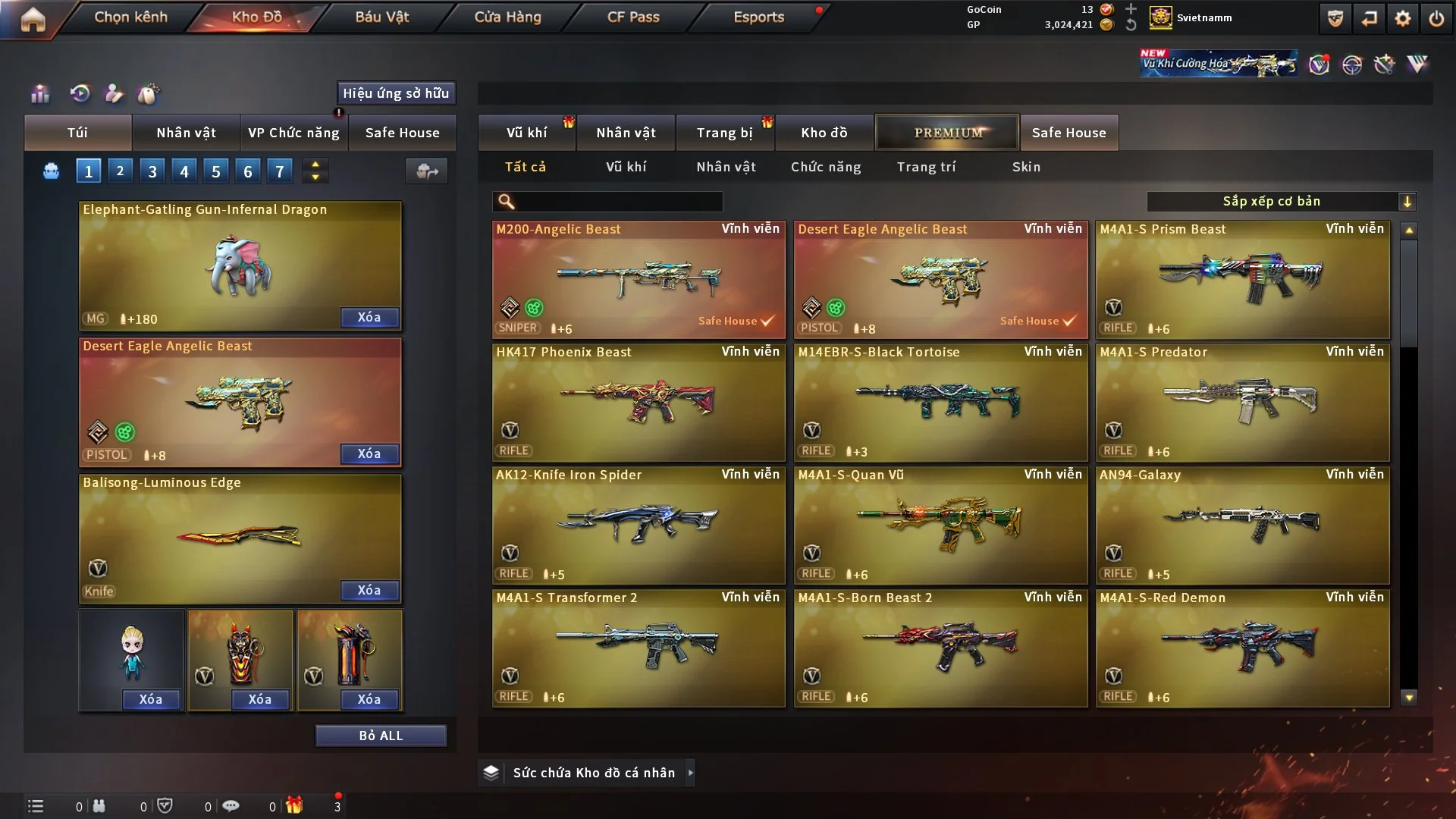Screen dimensions: 1456x819
Task: Open the VP Chức năng bag tab
Action: tap(293, 133)
